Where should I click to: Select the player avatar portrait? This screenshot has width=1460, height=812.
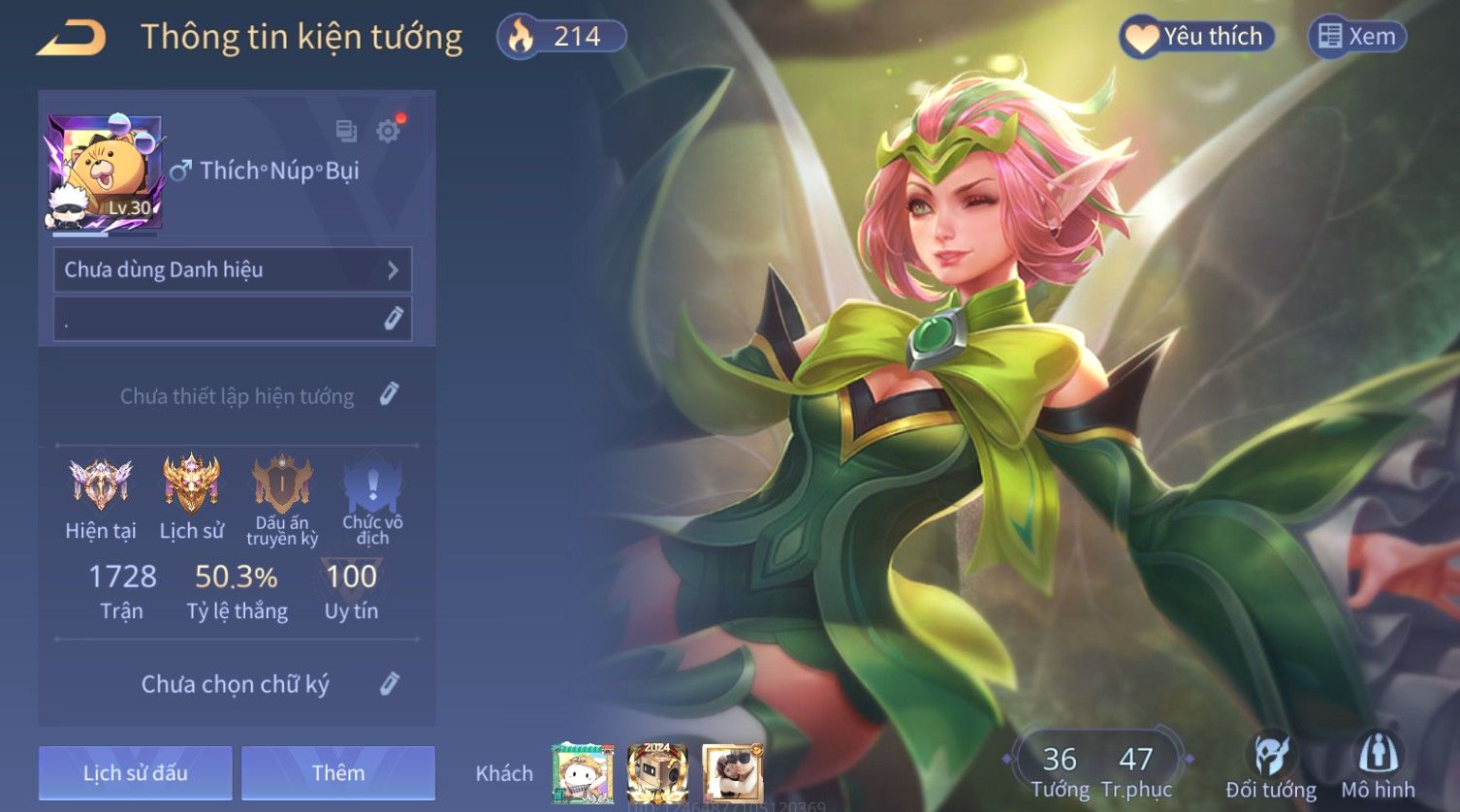click(104, 172)
